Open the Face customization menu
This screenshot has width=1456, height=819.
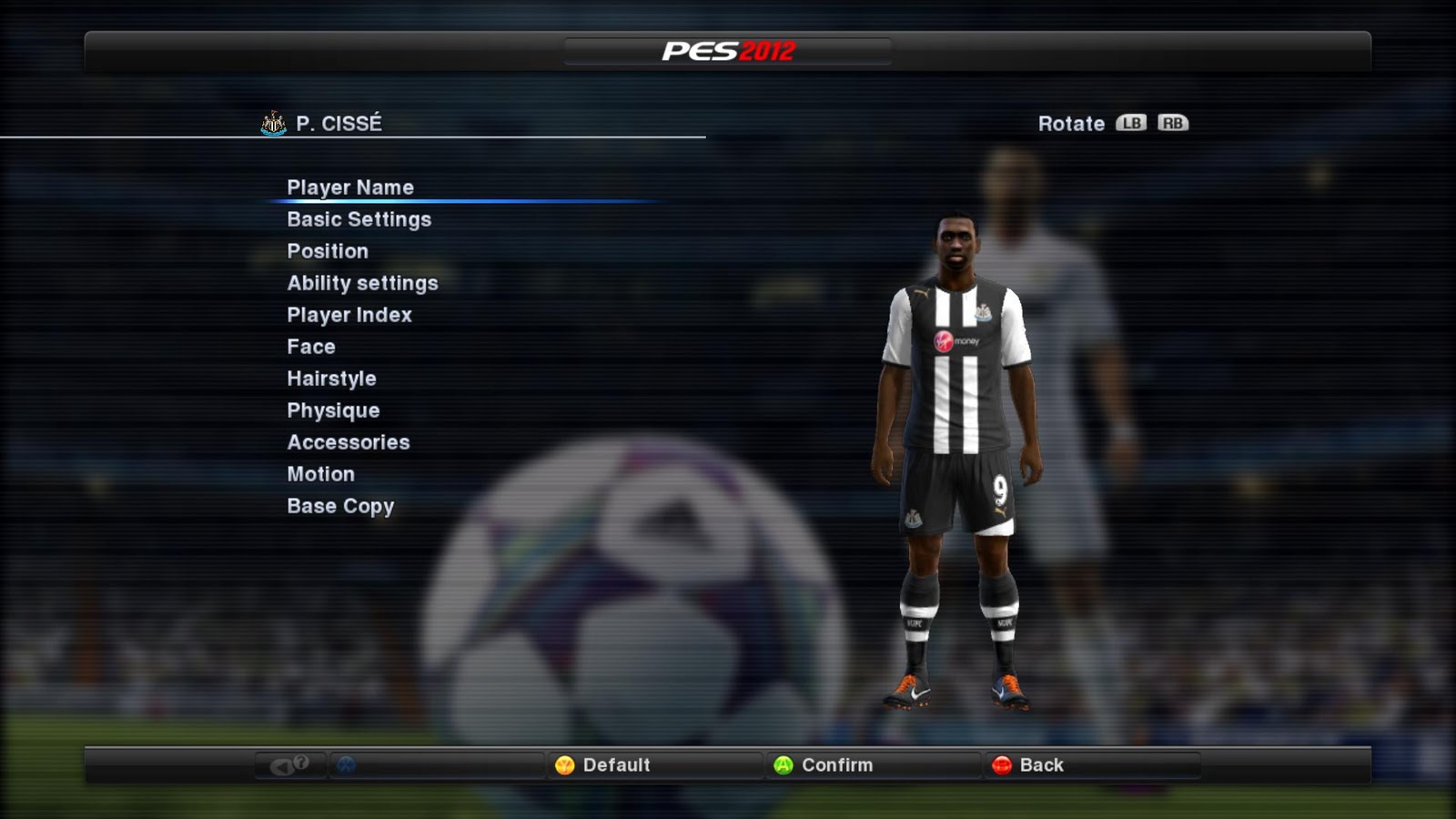pyautogui.click(x=310, y=346)
